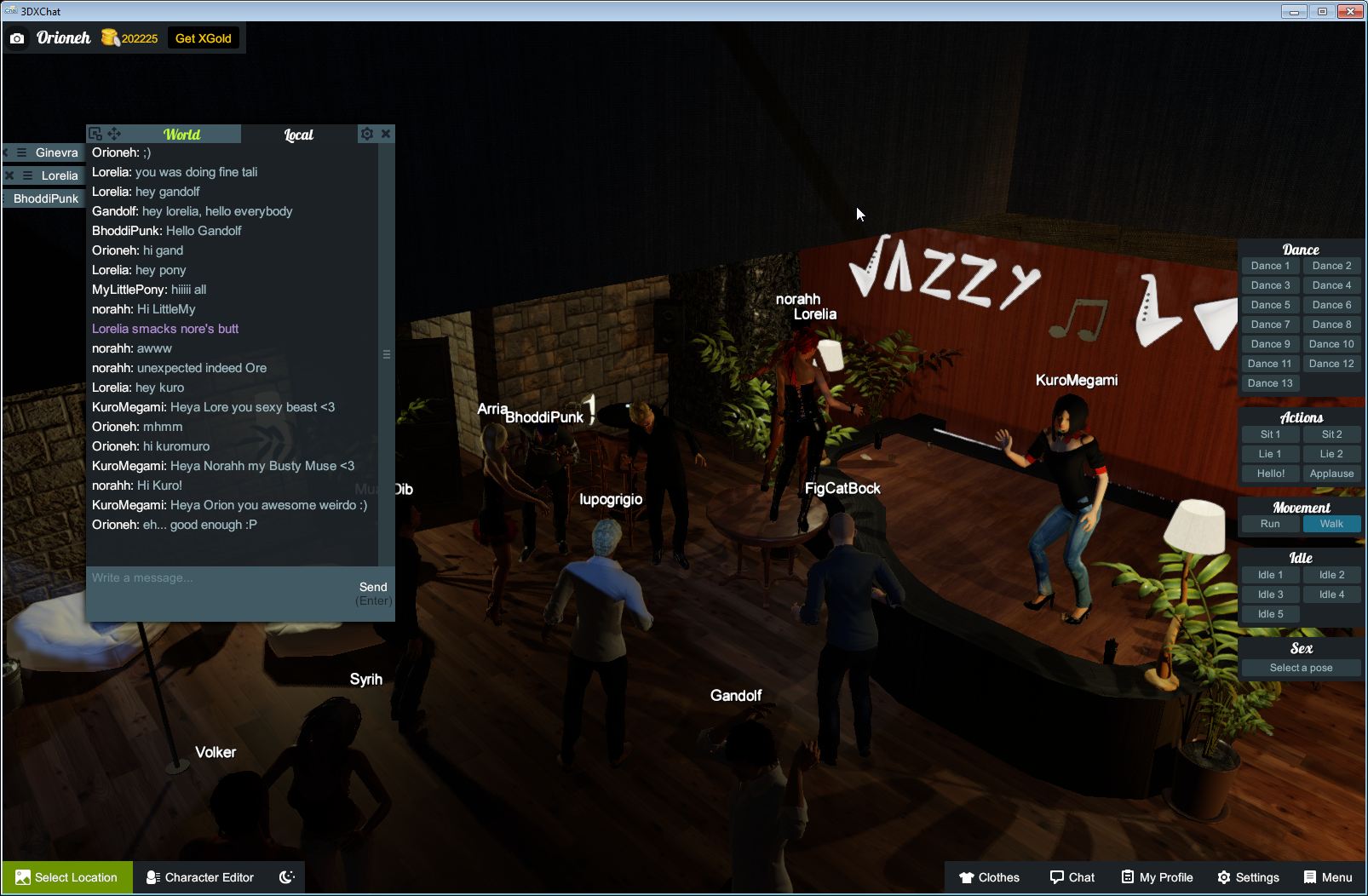Open the Lorelia conversation options menu
The image size is (1368, 896).
pos(27,175)
